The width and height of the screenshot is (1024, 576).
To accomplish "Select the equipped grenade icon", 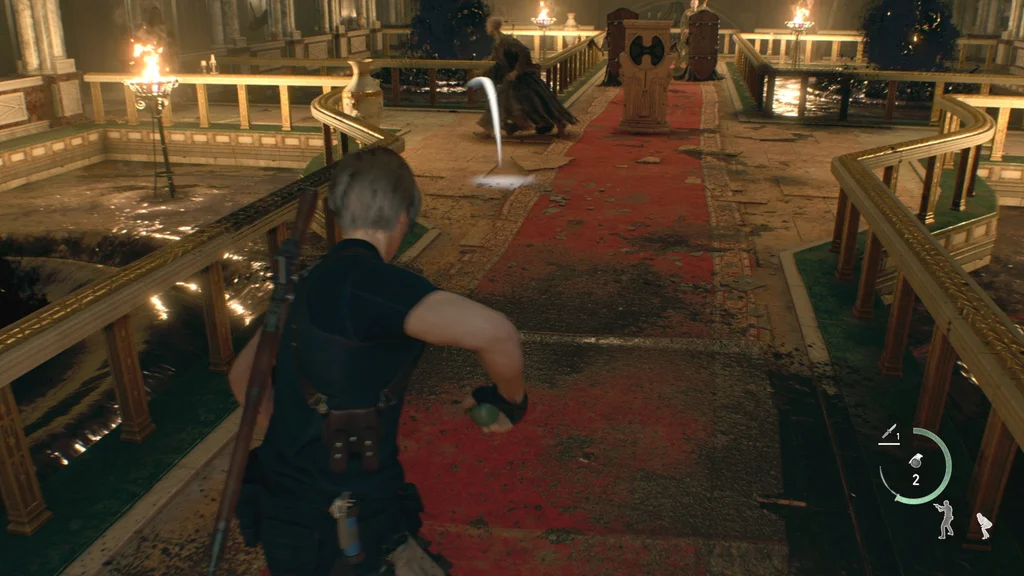I will (x=914, y=462).
